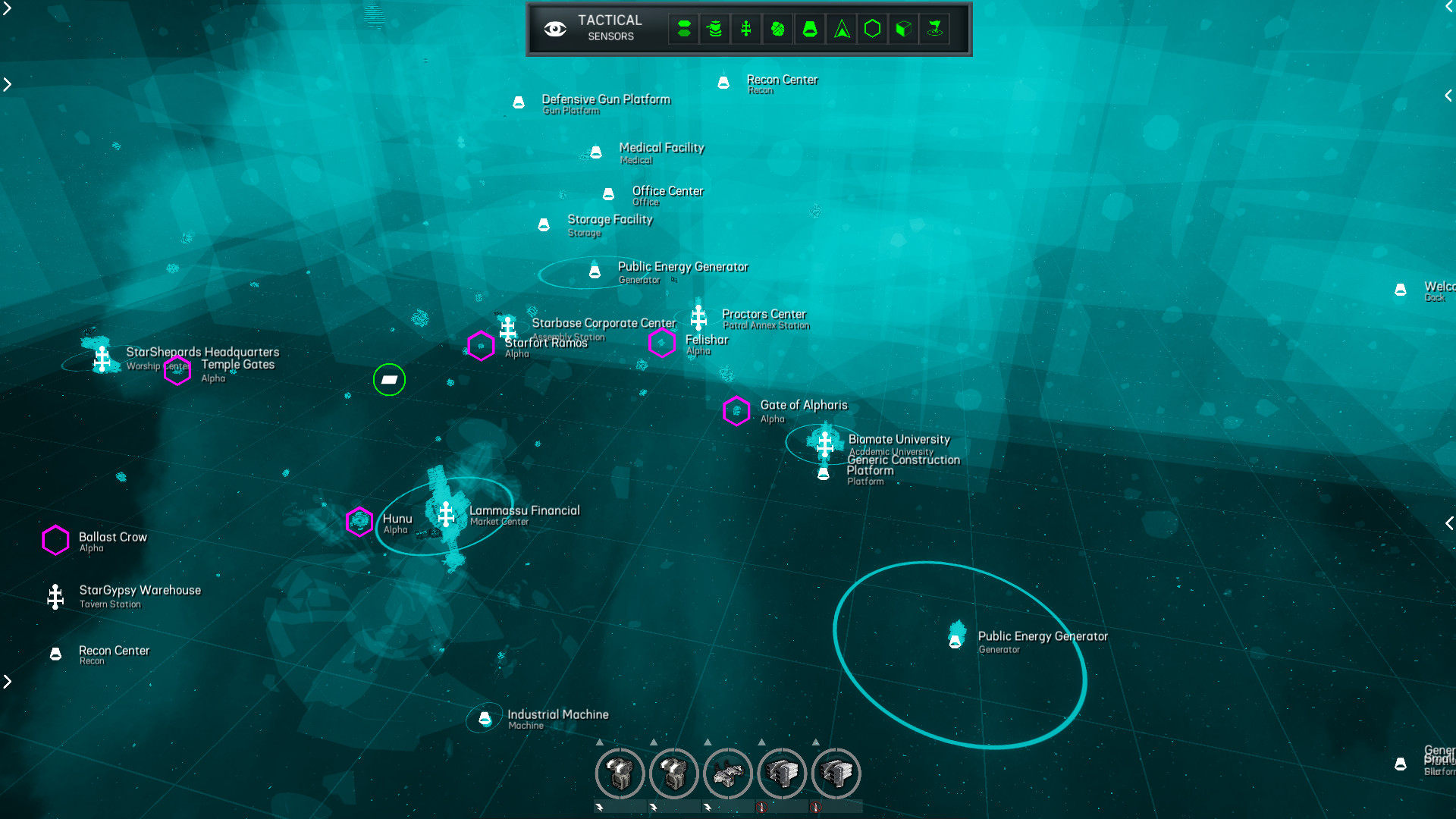This screenshot has height=819, width=1456.
Task: Click the Hunu gate icon
Action: click(x=359, y=521)
